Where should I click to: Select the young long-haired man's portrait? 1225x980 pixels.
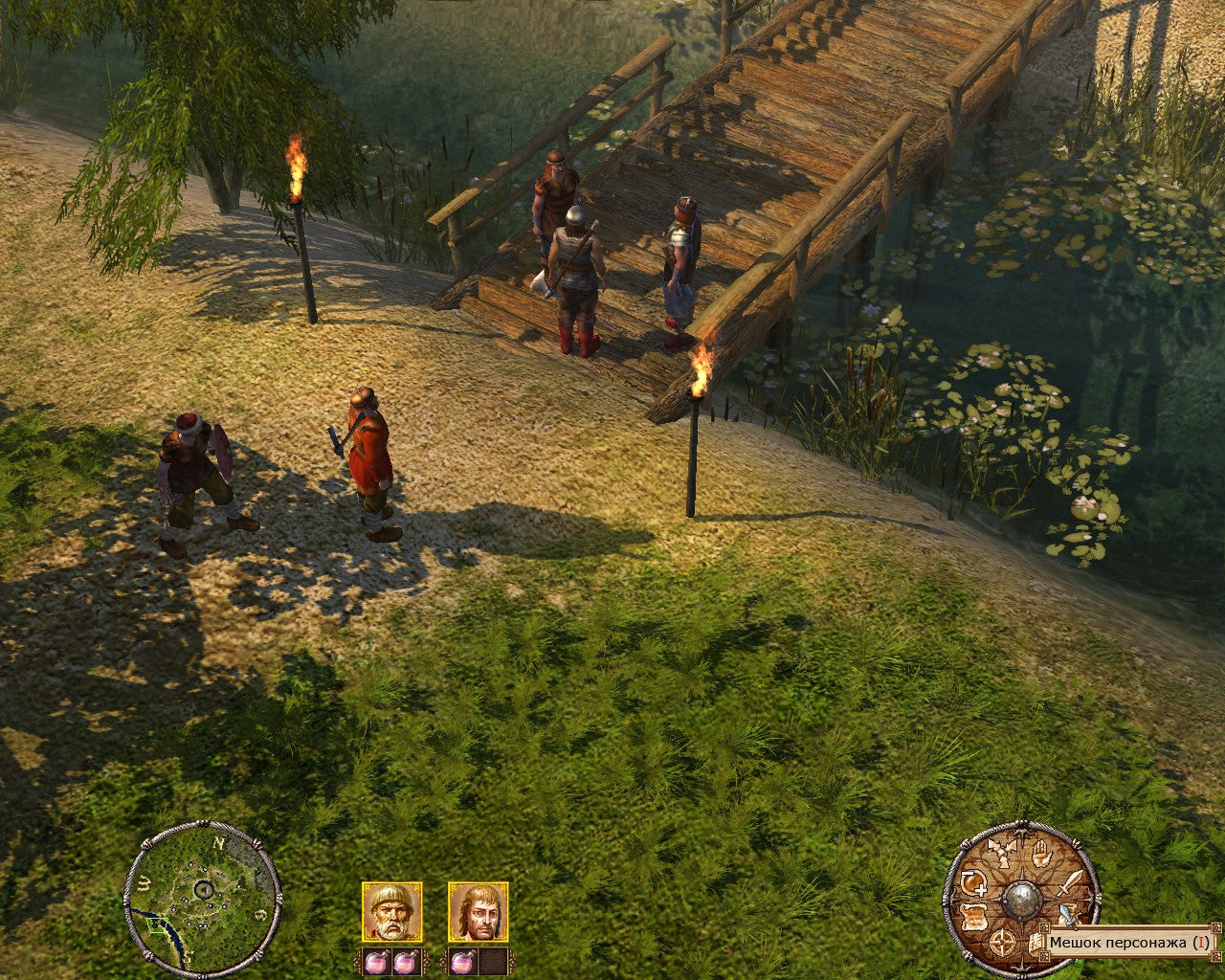(479, 910)
